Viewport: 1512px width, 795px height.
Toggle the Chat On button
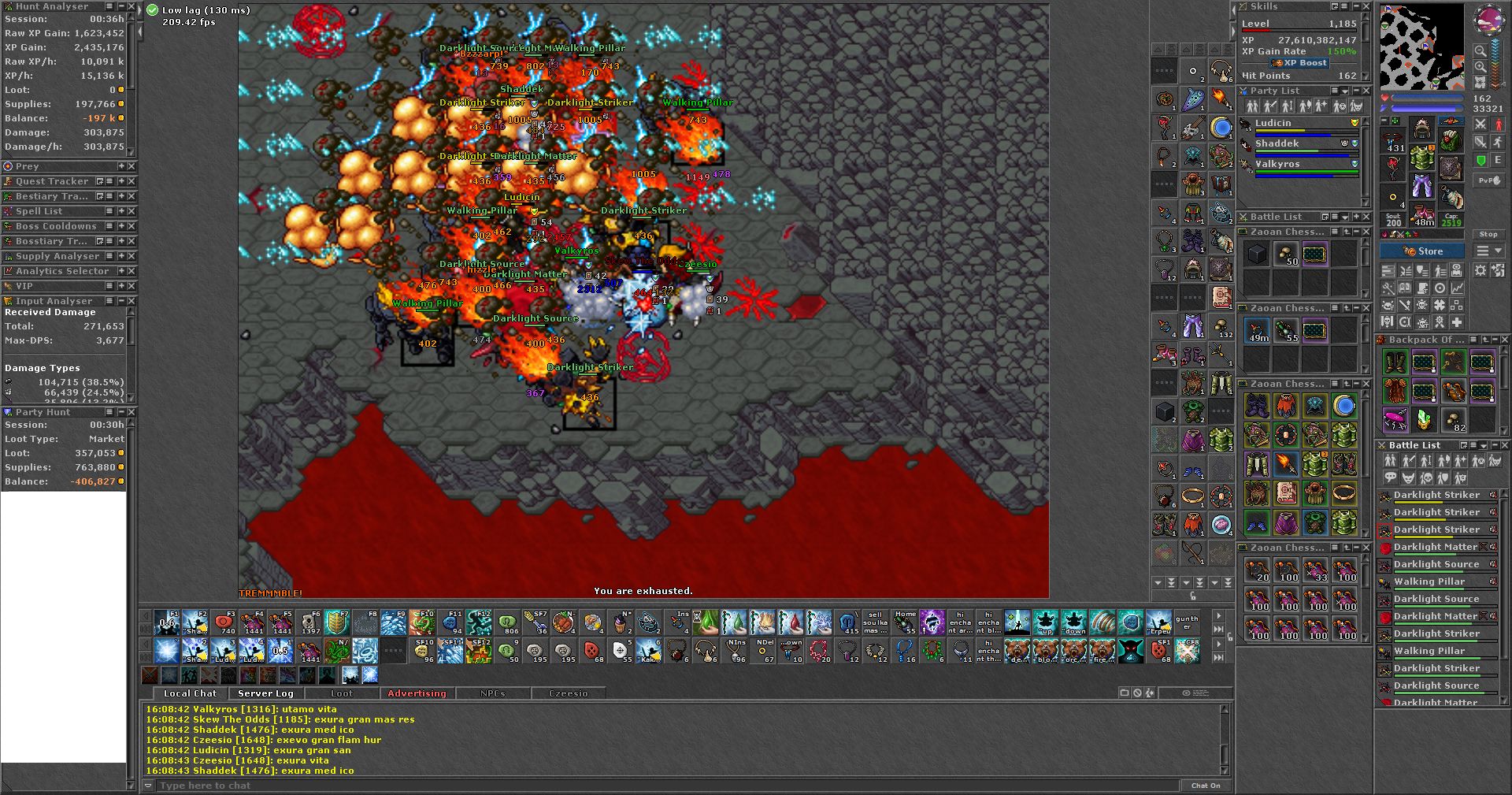(x=1206, y=786)
